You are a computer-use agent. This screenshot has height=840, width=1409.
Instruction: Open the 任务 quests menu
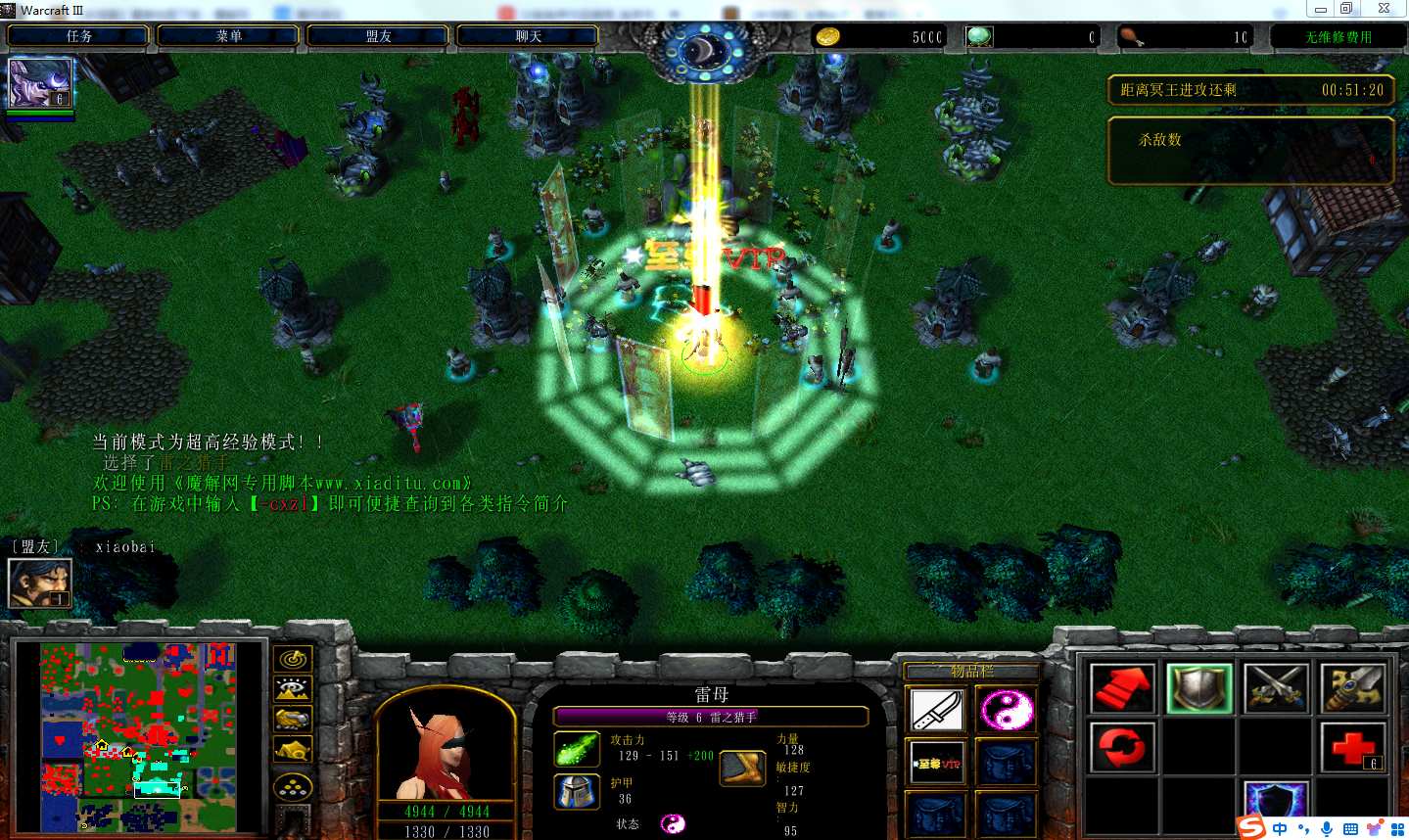click(x=78, y=36)
